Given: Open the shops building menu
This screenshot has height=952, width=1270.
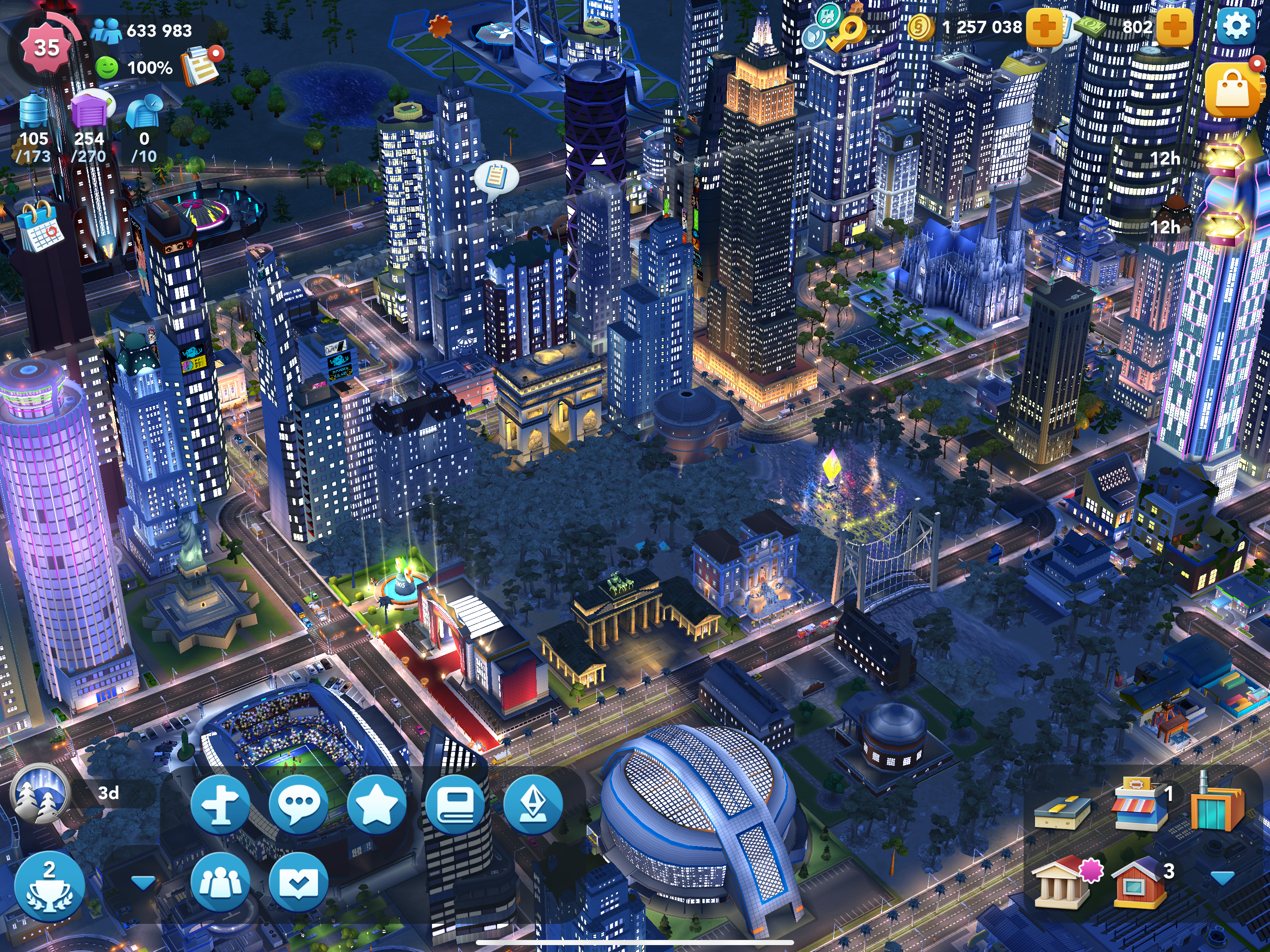Looking at the screenshot, I should click(x=1140, y=803).
